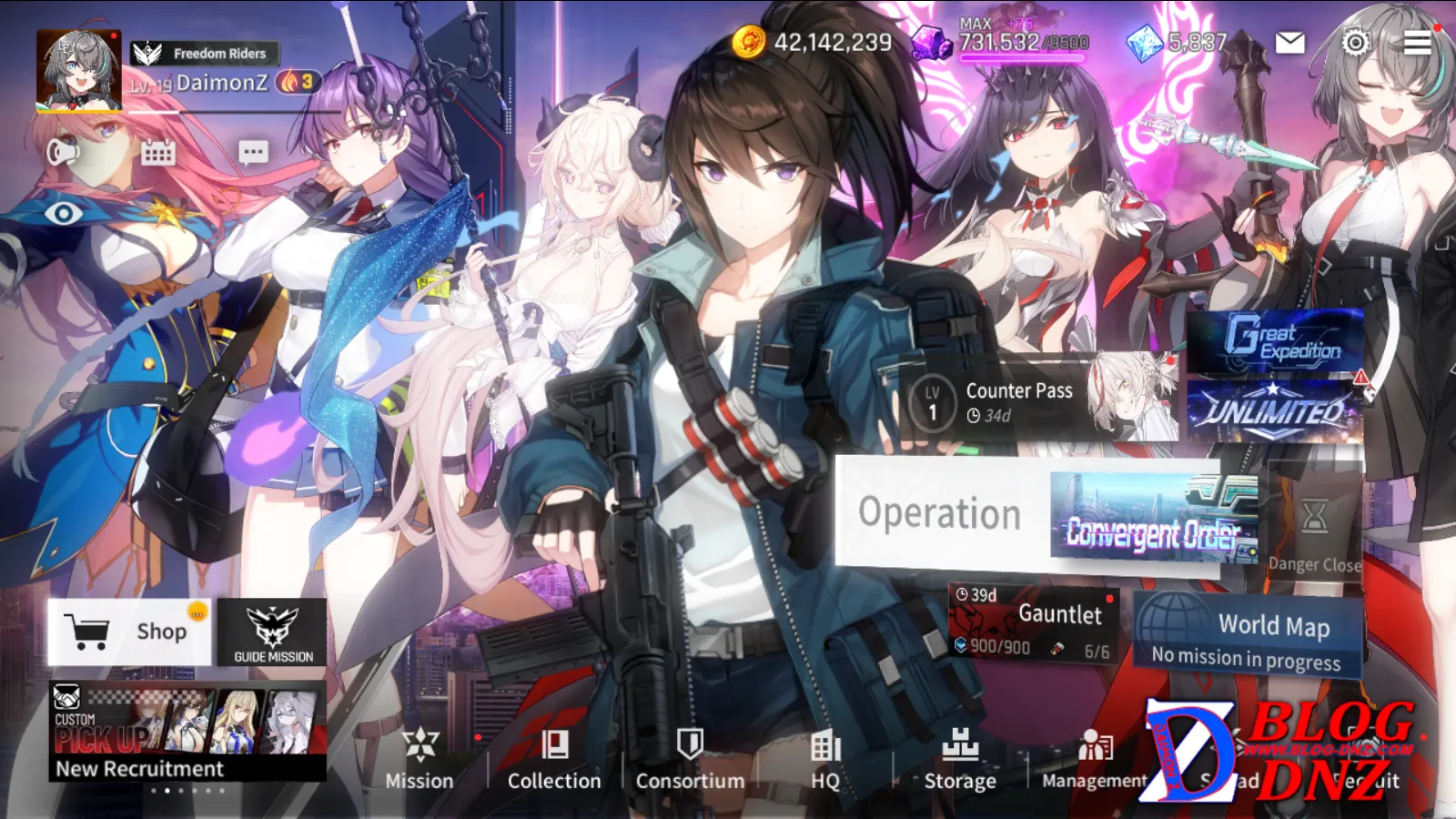Open the Collection menu

pos(554,758)
